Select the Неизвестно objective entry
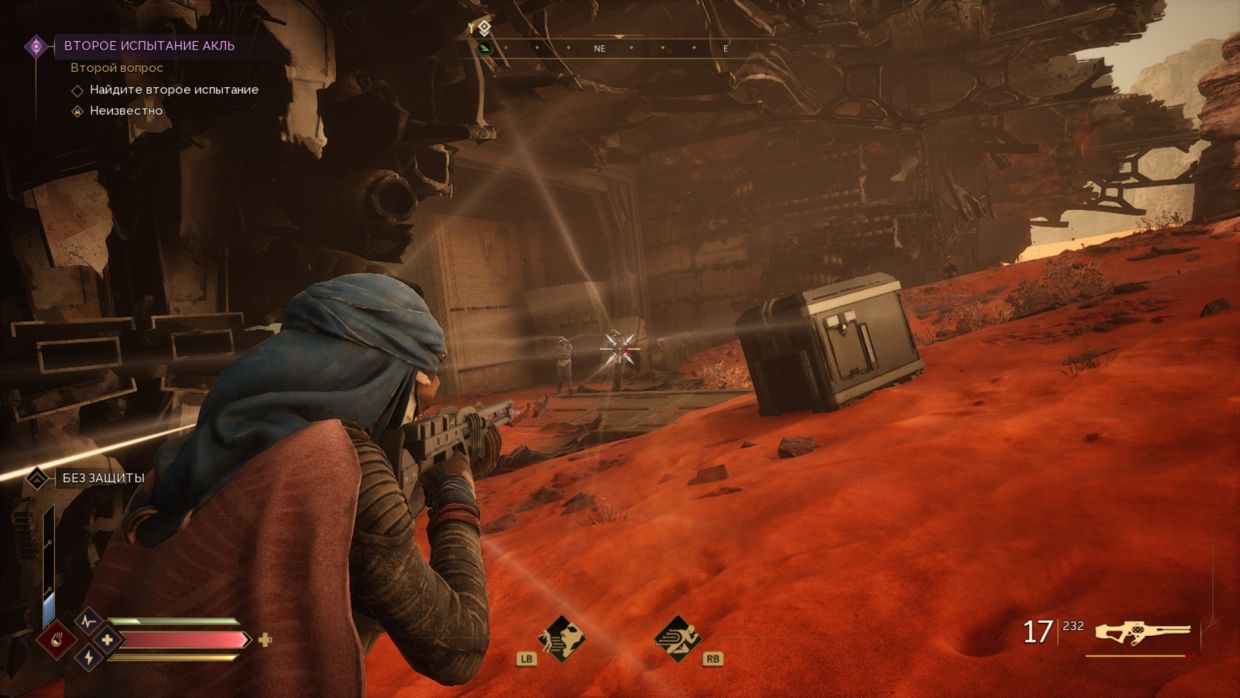The width and height of the screenshot is (1240, 698). pyautogui.click(x=126, y=111)
